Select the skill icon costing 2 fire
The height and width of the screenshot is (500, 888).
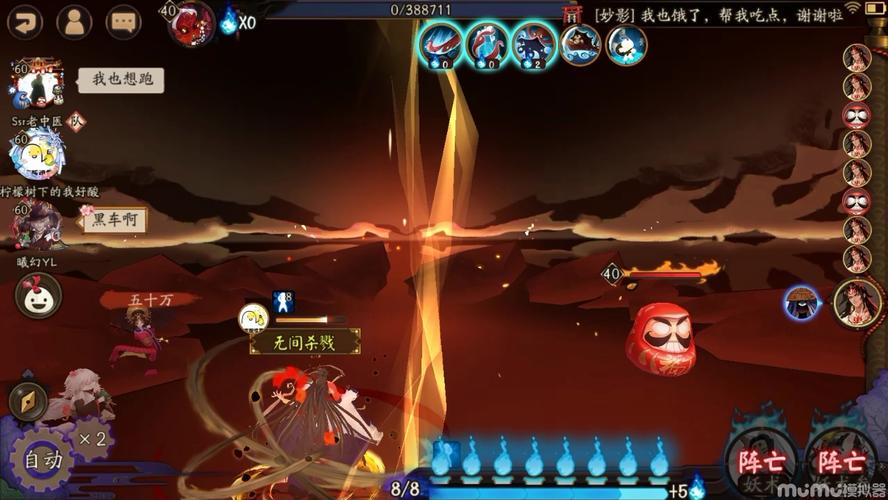(534, 45)
